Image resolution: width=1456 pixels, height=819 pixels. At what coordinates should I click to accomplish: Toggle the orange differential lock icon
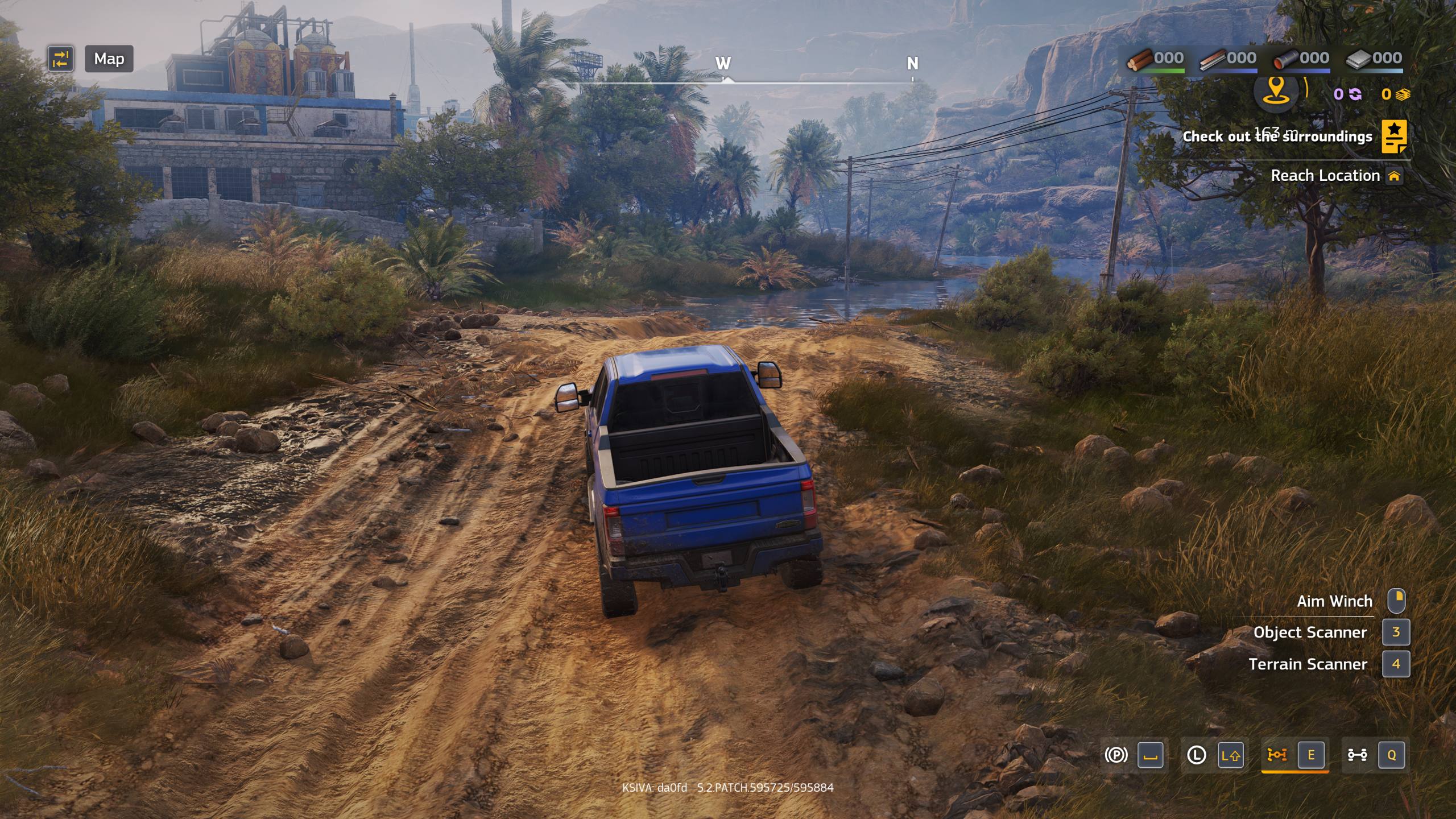[x=1277, y=755]
